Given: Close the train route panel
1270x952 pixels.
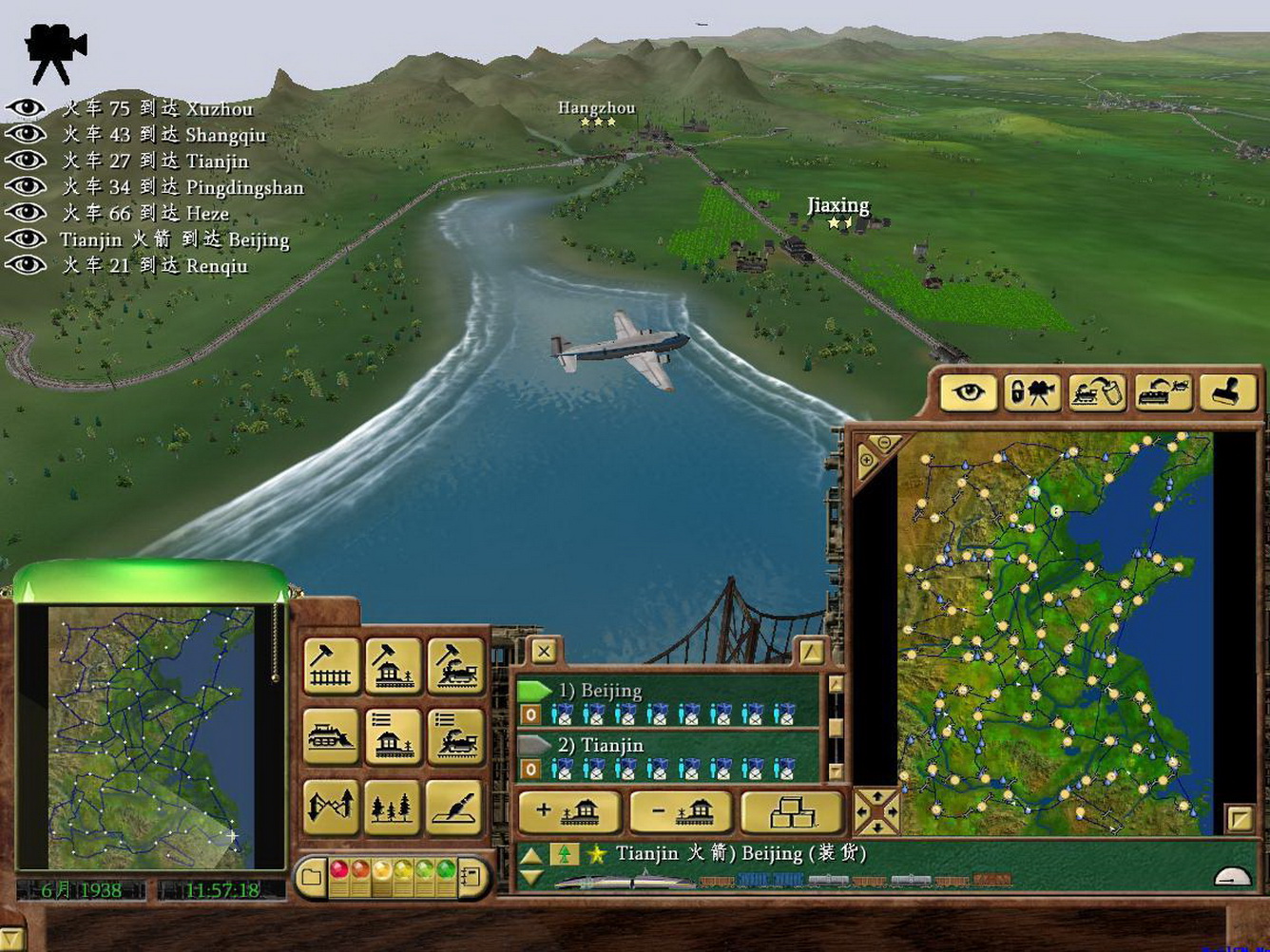Looking at the screenshot, I should 544,651.
